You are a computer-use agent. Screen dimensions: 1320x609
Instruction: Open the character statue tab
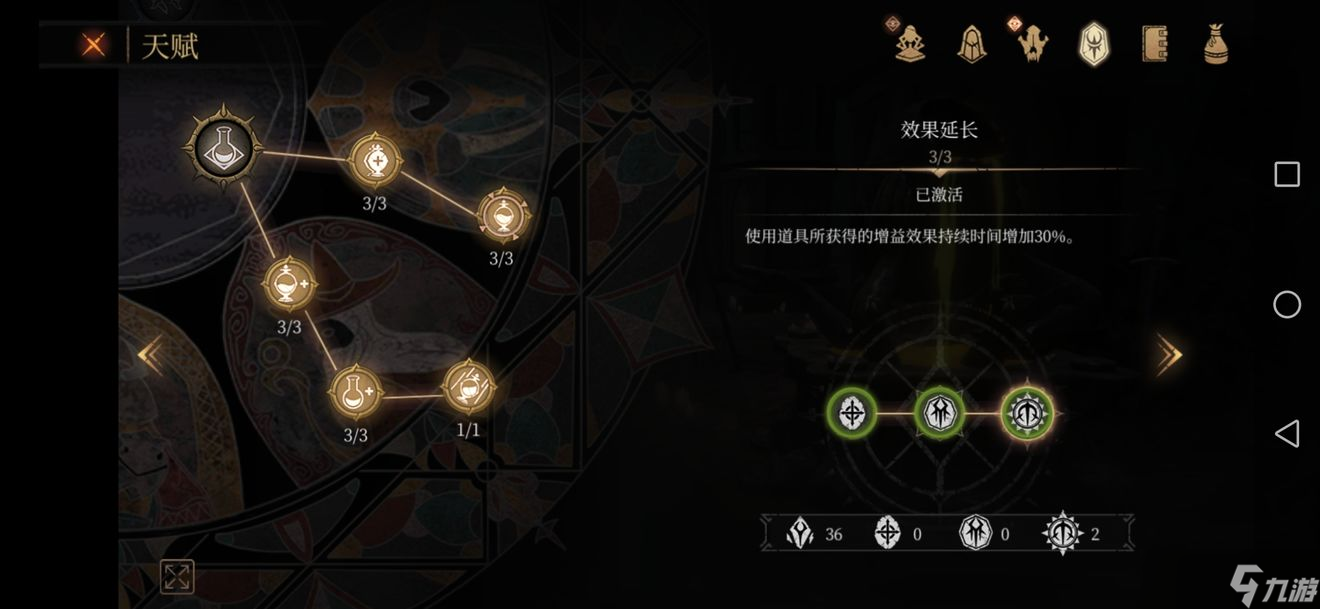(x=910, y=44)
